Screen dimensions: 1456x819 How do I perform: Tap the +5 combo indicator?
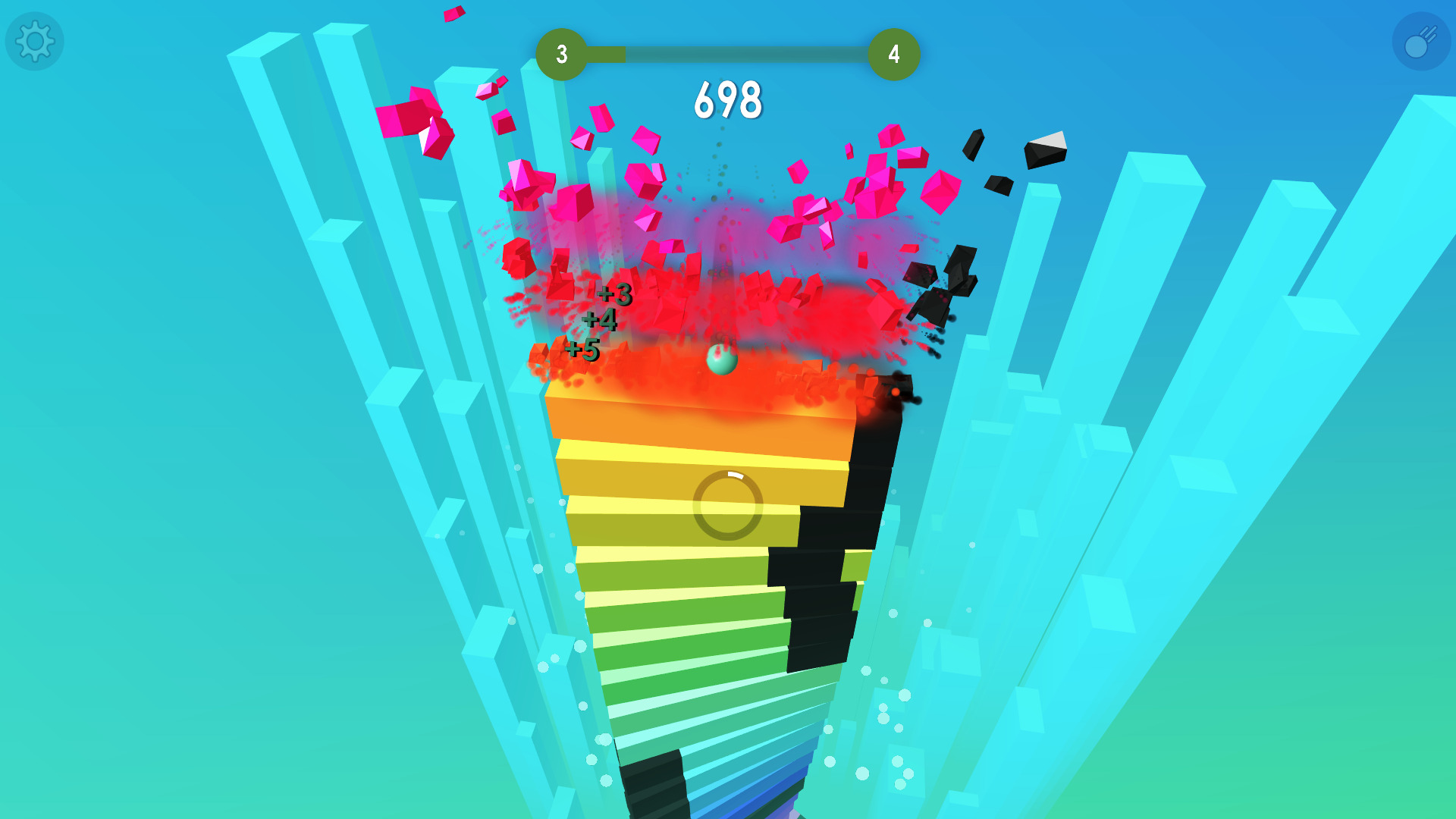click(x=582, y=350)
